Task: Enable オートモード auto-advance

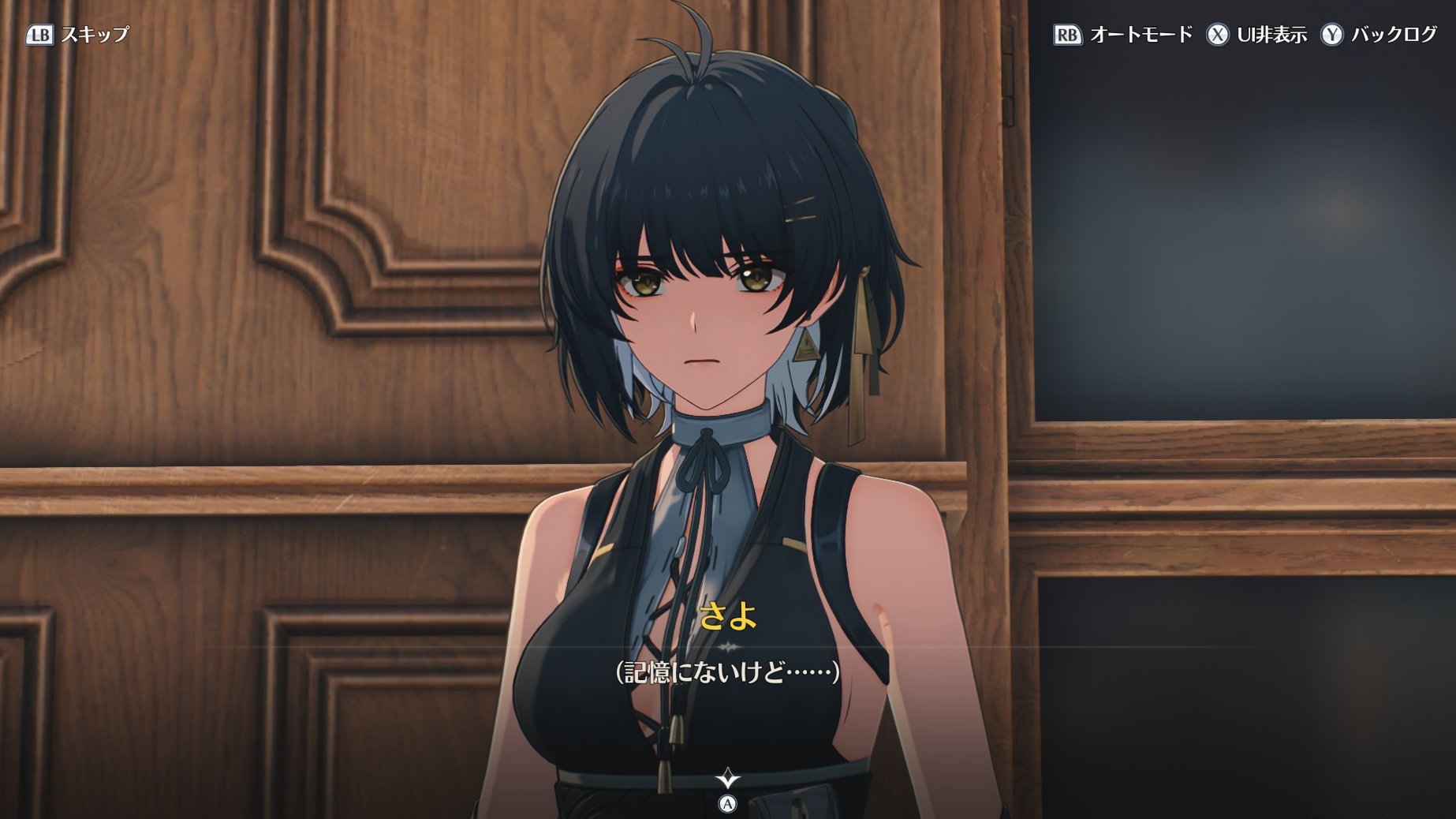Action: (x=1123, y=35)
